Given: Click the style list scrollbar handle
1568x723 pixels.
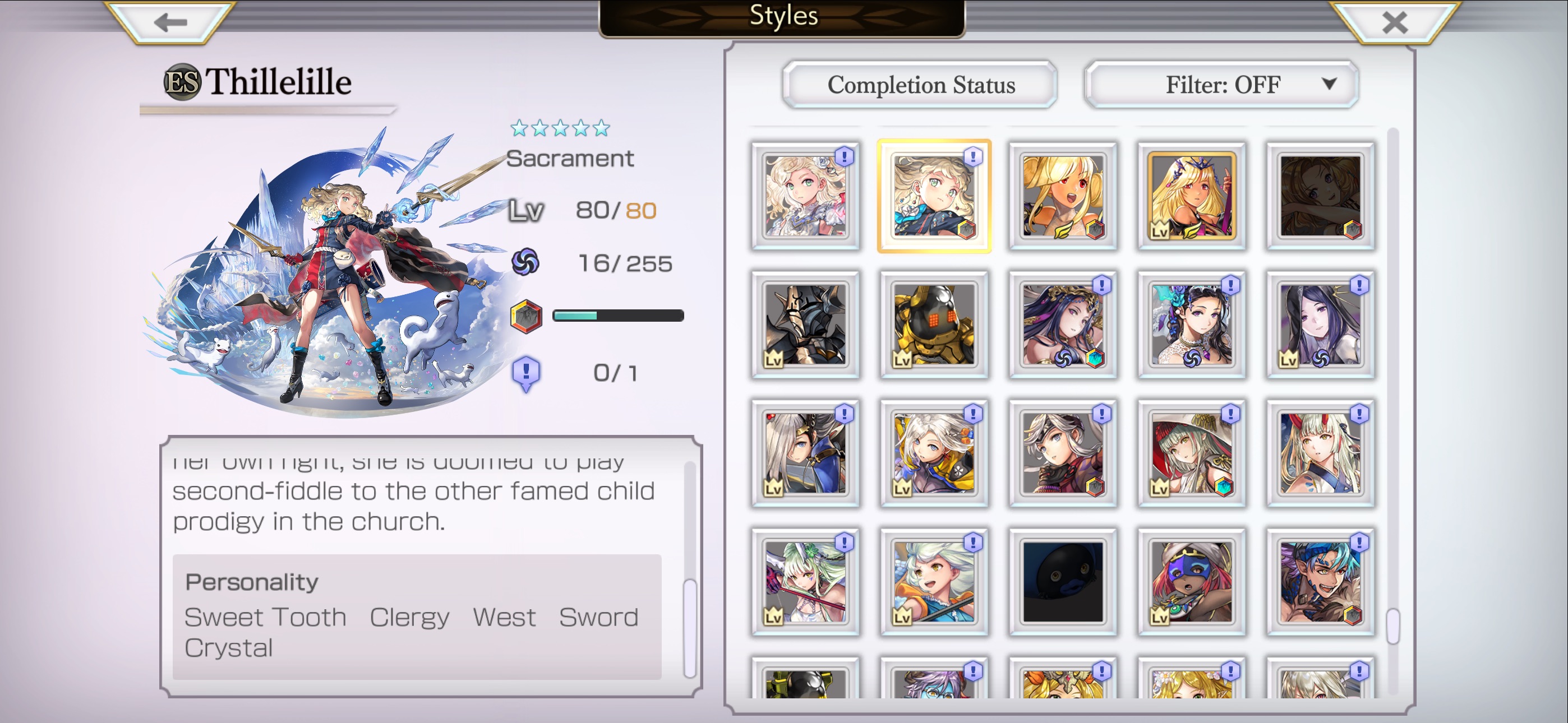Looking at the screenshot, I should [1392, 625].
